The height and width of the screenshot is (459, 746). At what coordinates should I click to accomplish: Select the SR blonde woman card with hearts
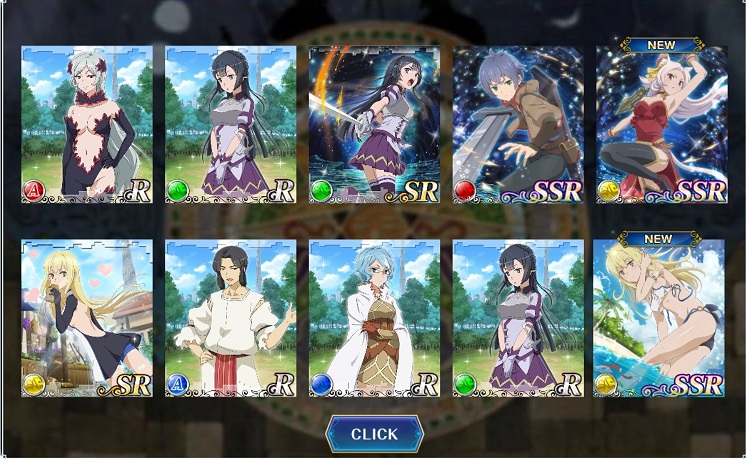click(x=87, y=318)
